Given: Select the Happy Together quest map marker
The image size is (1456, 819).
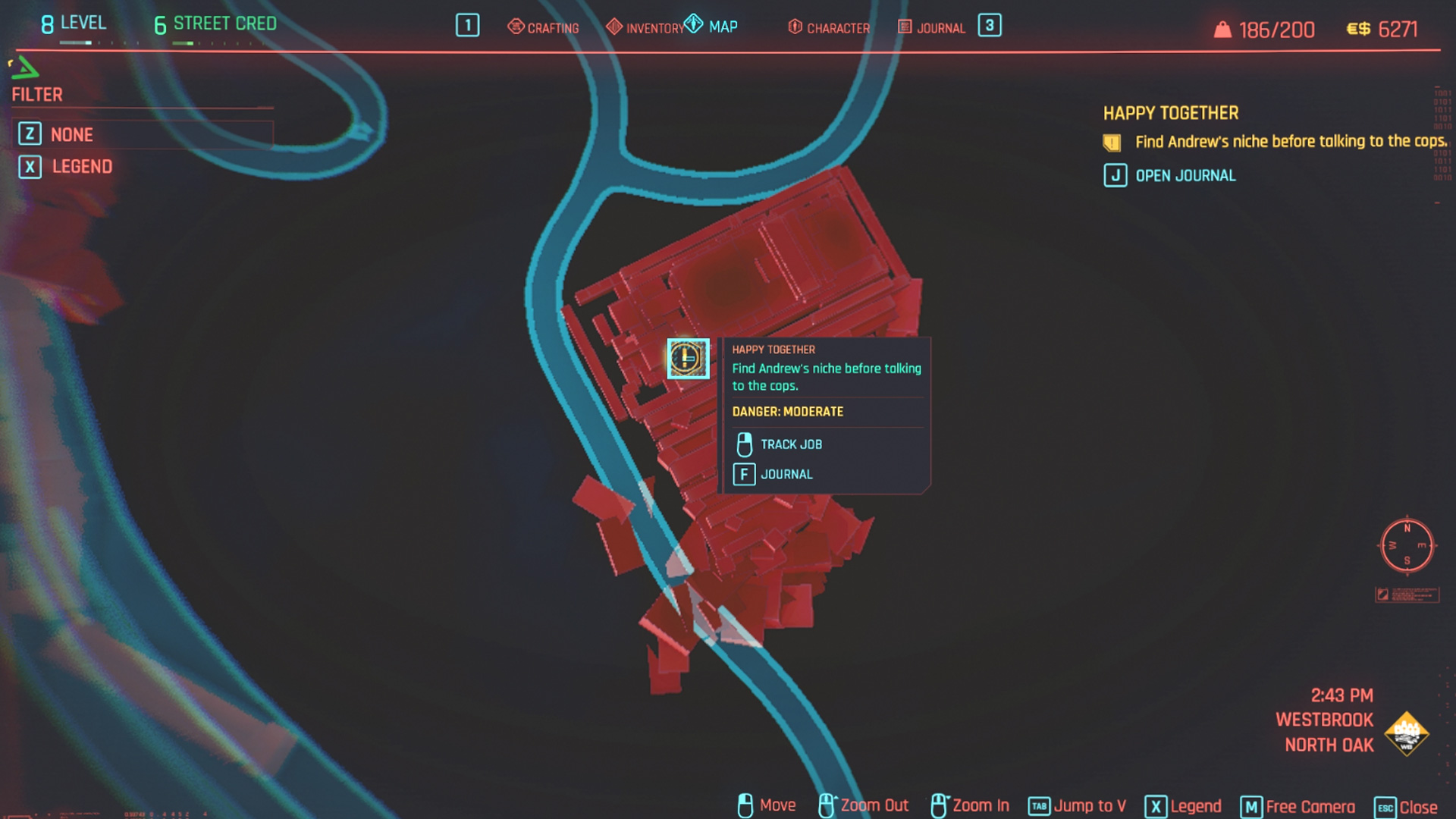Looking at the screenshot, I should click(x=688, y=358).
